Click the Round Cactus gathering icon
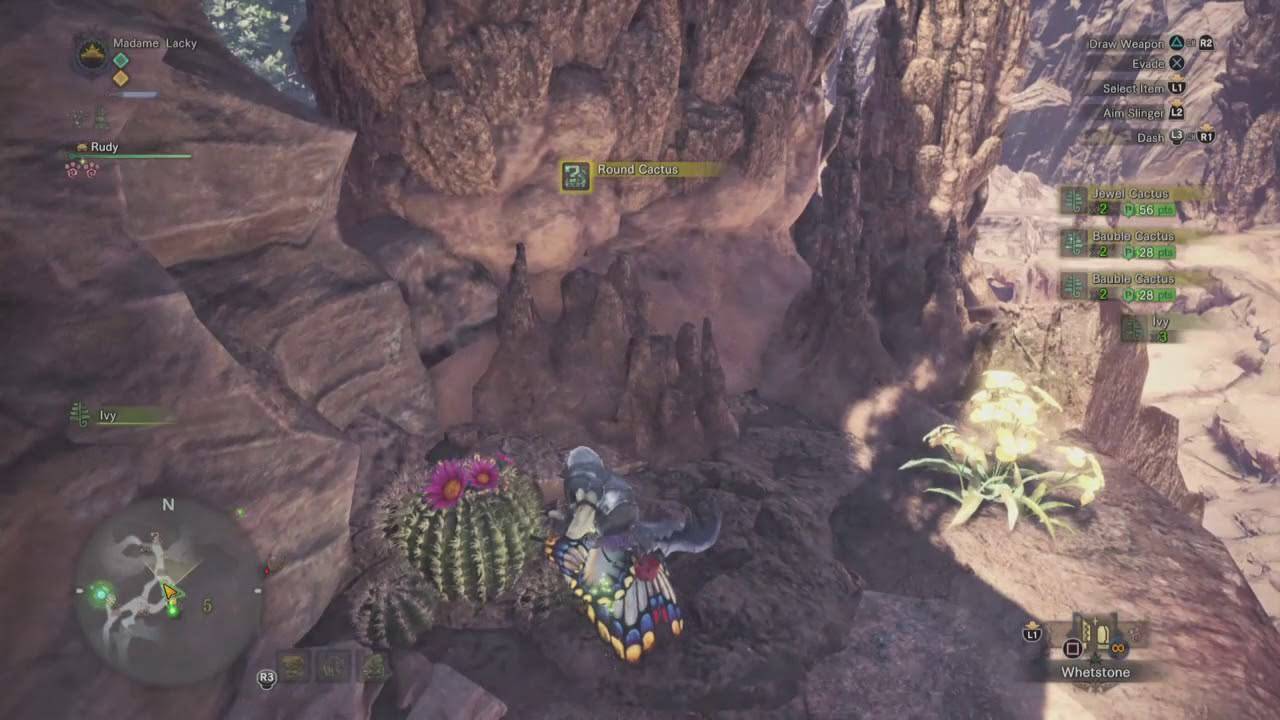Viewport: 1280px width, 720px height. pos(574,170)
